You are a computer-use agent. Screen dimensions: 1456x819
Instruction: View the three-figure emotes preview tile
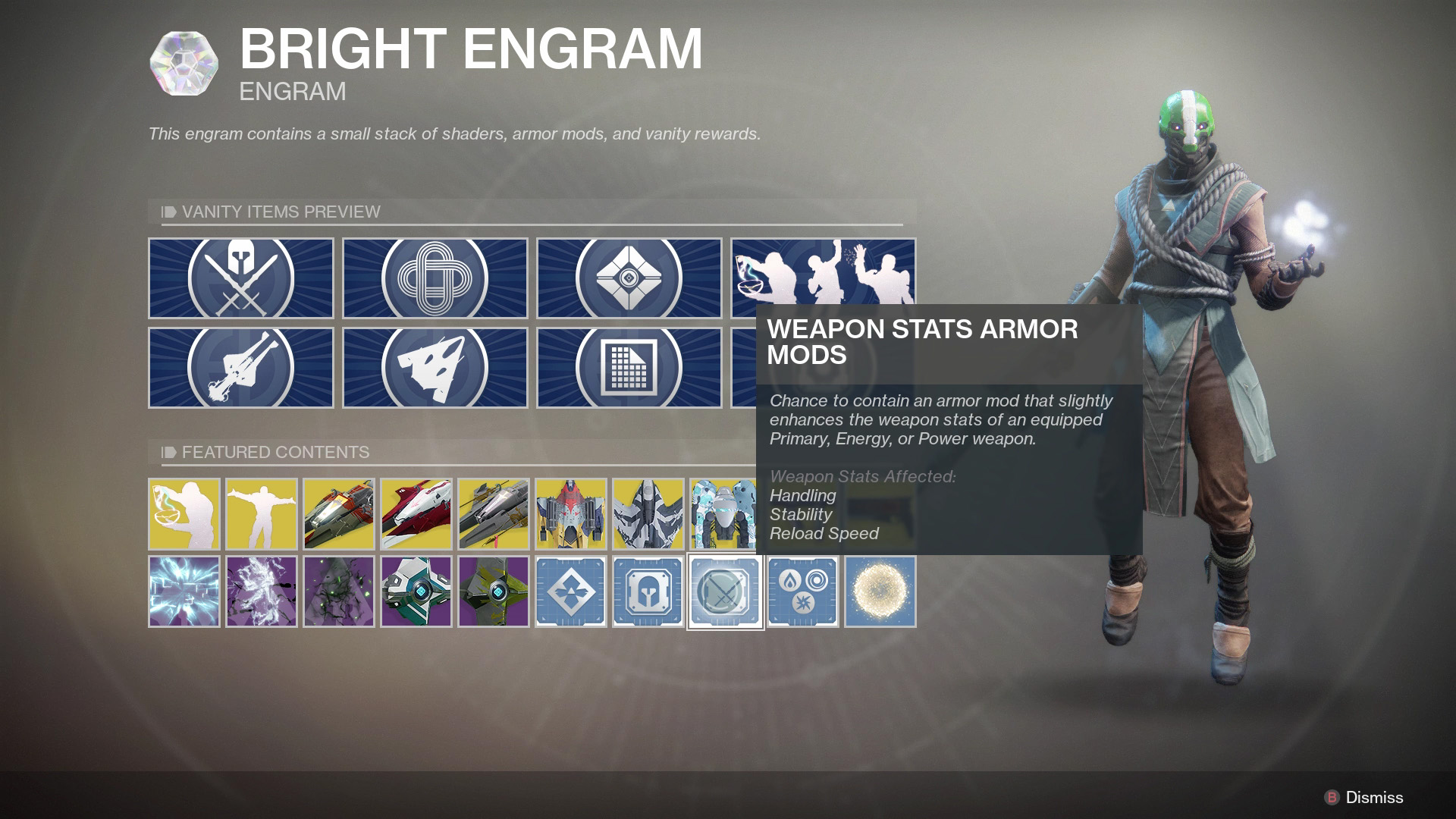[823, 273]
